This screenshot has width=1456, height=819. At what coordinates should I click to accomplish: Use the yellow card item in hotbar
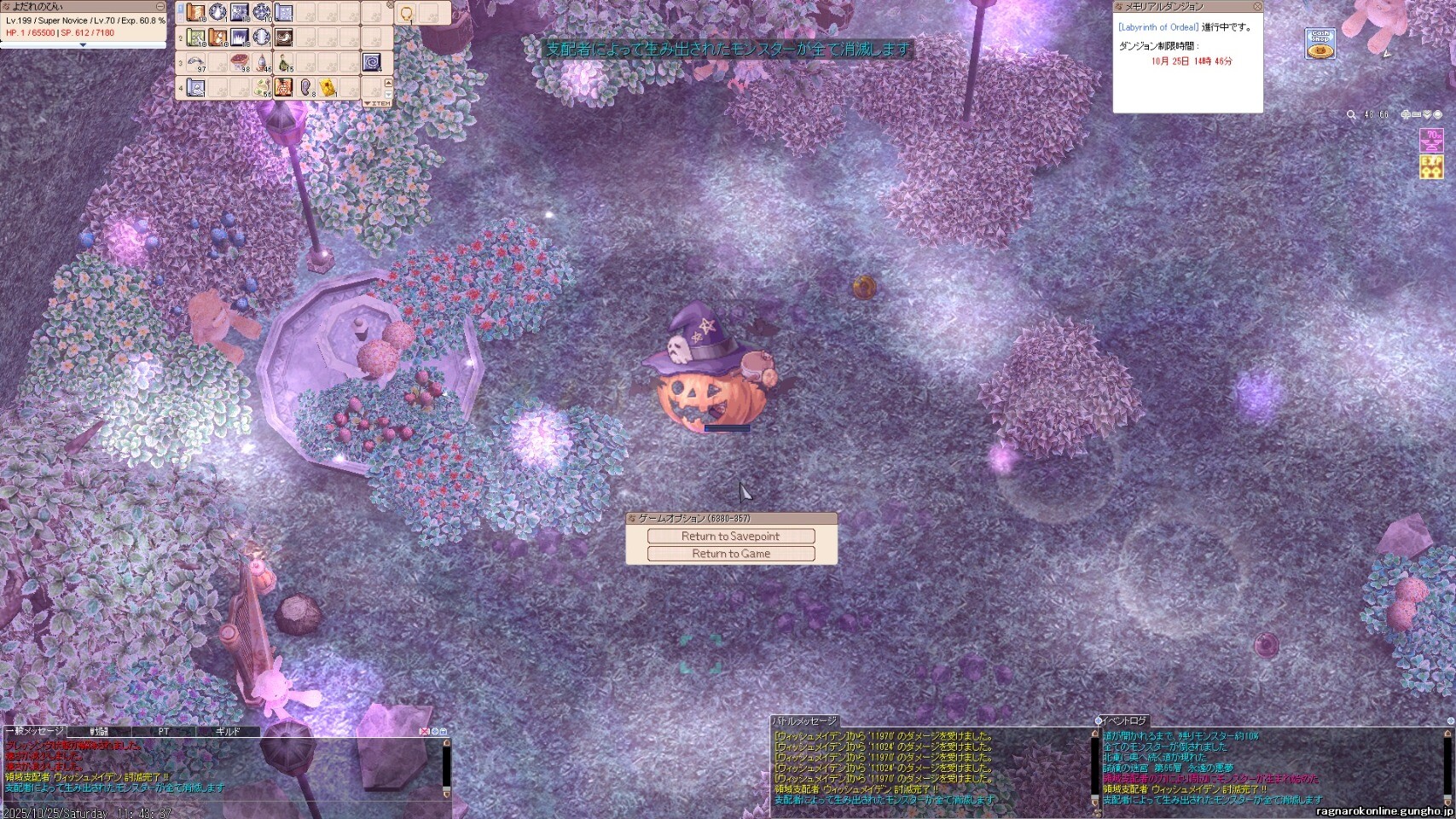point(328,87)
